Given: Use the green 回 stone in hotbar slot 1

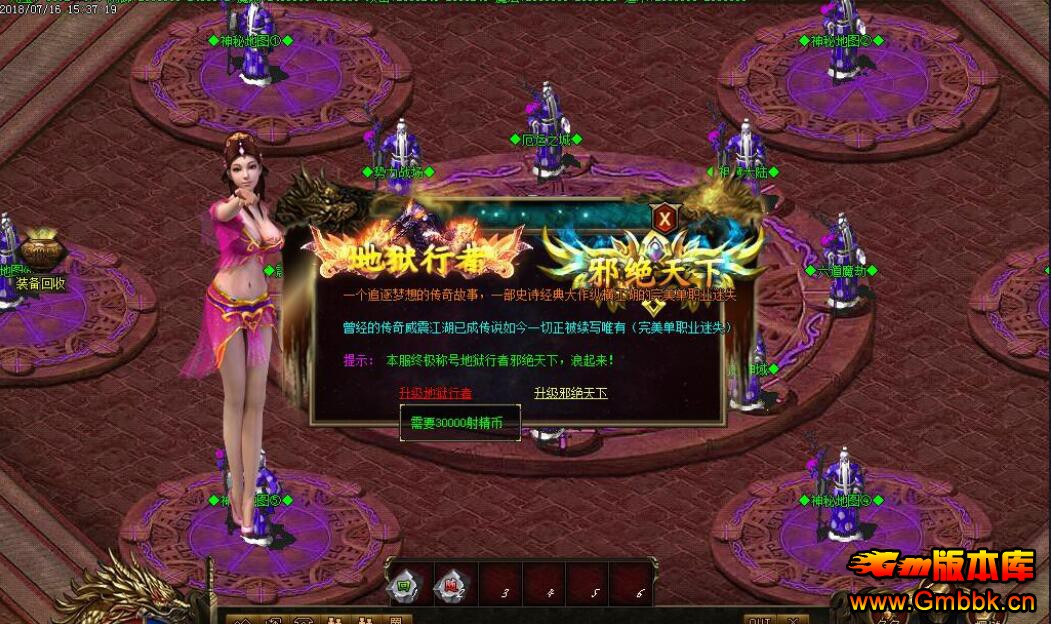Looking at the screenshot, I should [x=406, y=585].
